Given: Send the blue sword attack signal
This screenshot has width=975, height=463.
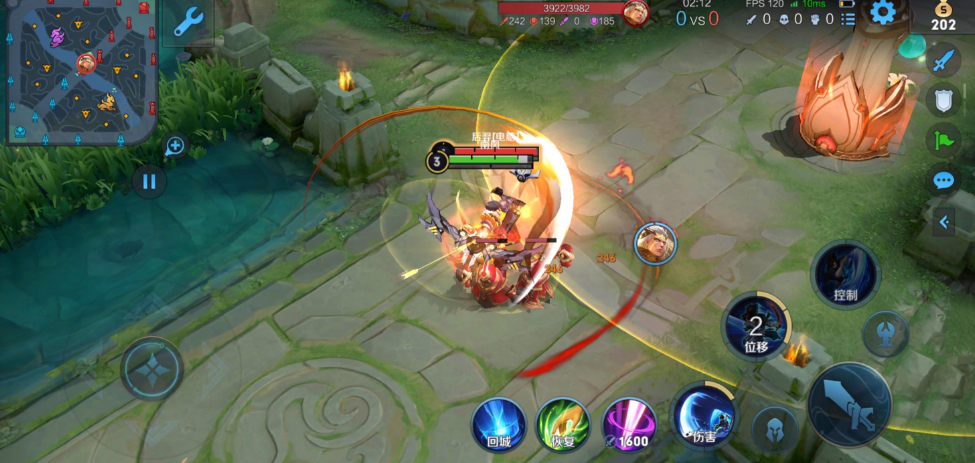Looking at the screenshot, I should tap(943, 60).
